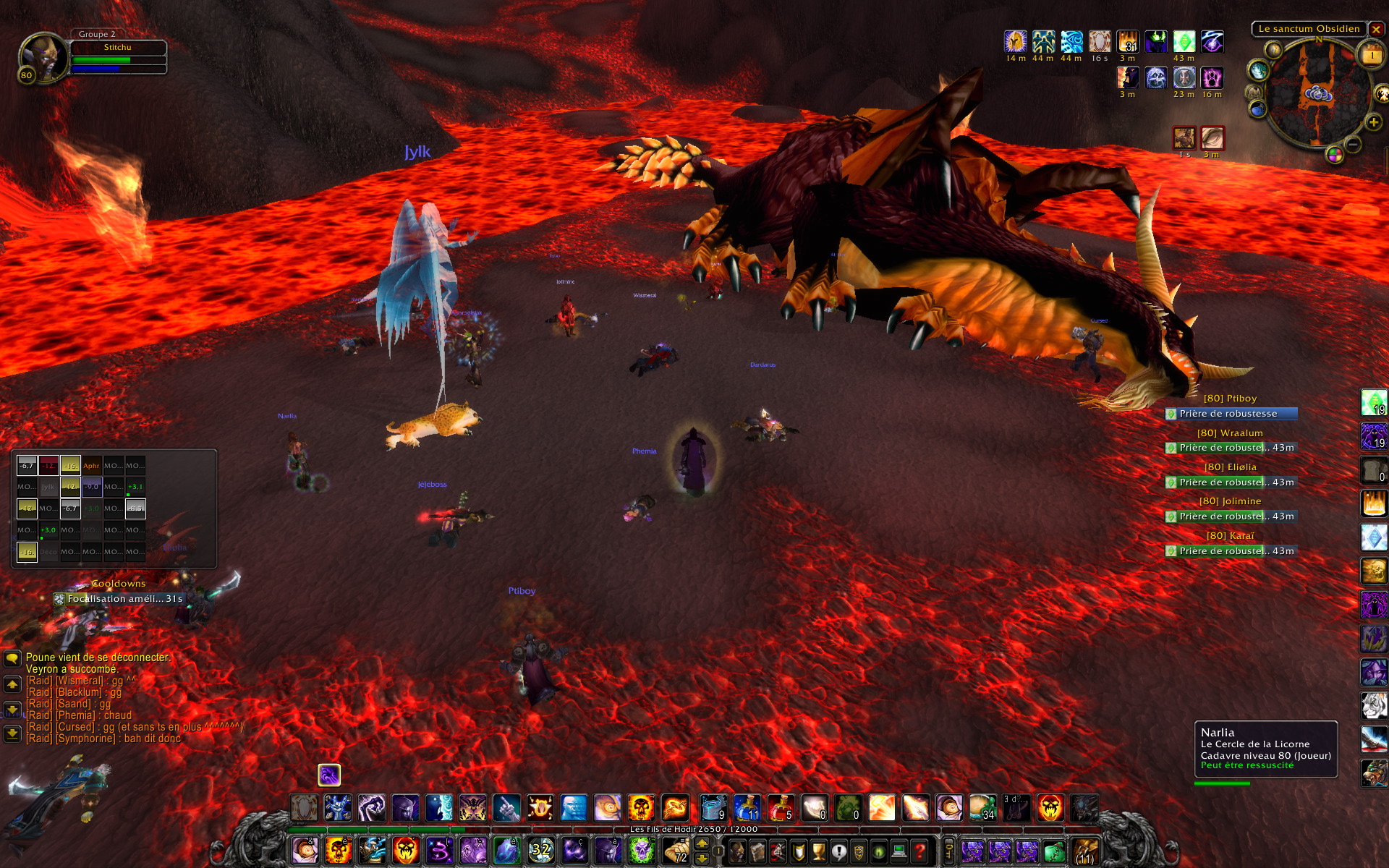Select the Jylk raid frame cell
The height and width of the screenshot is (868, 1389).
(48, 487)
